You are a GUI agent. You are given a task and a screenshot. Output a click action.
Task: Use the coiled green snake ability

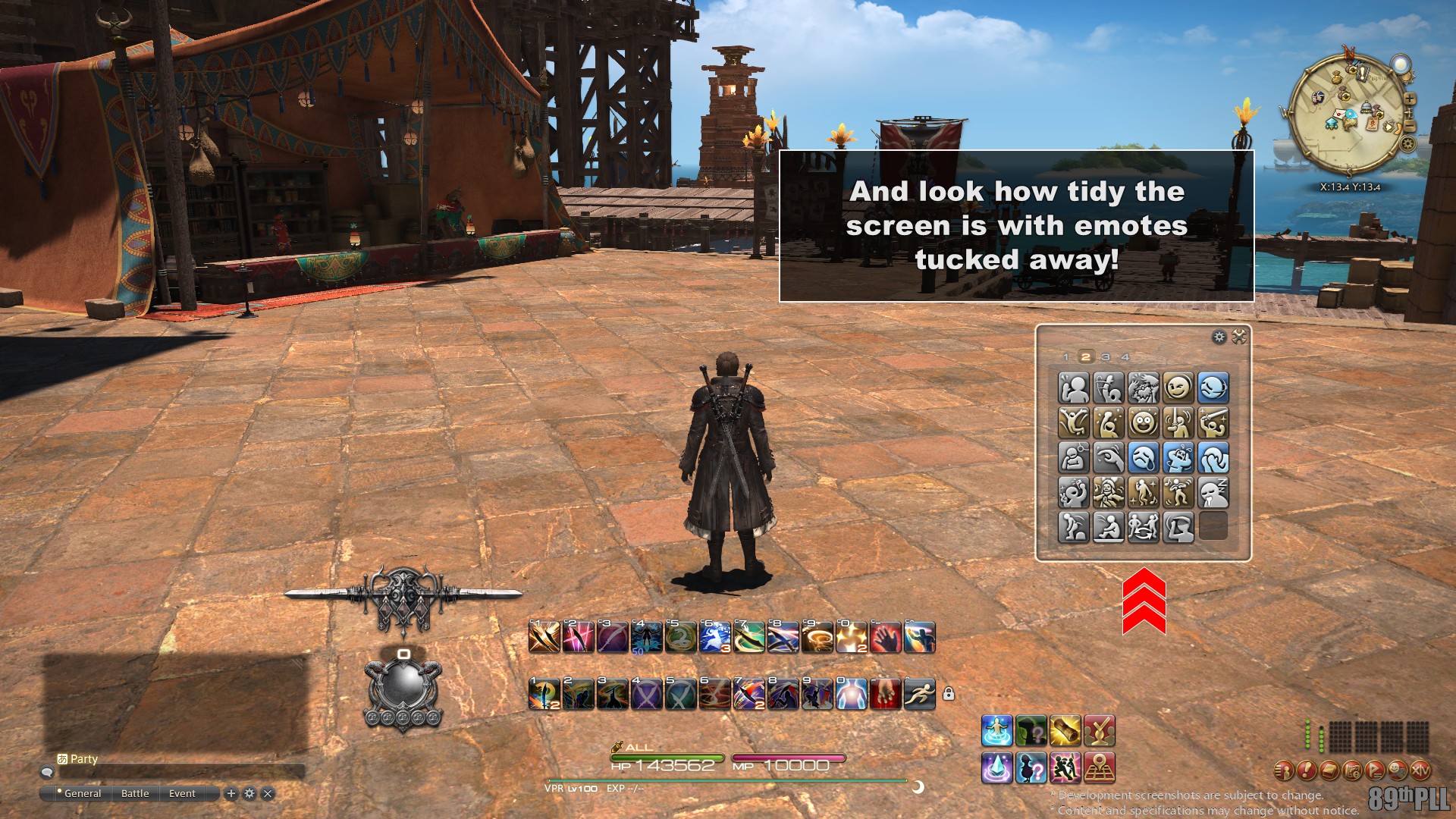point(680,638)
